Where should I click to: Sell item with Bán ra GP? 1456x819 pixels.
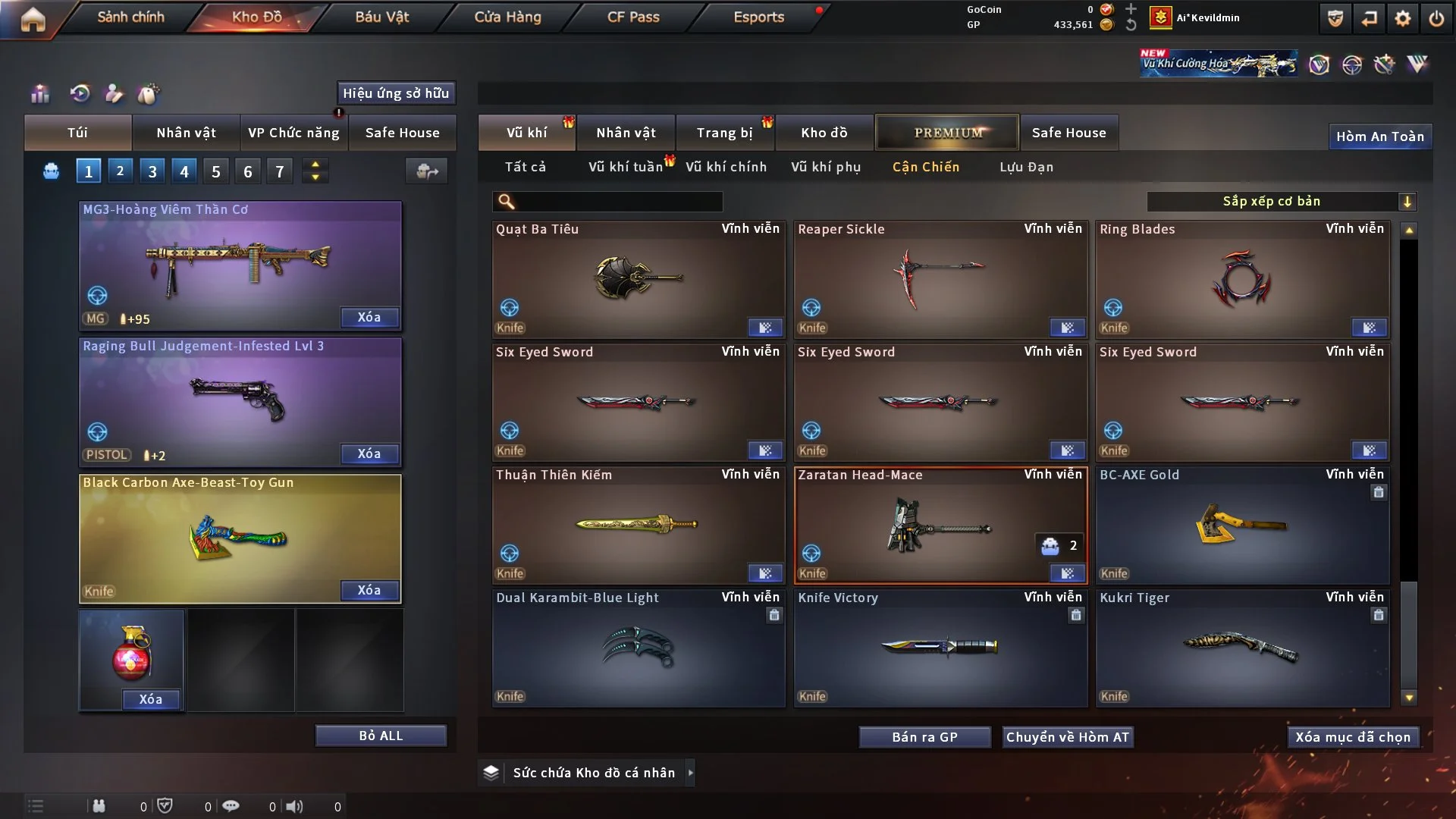tap(924, 737)
